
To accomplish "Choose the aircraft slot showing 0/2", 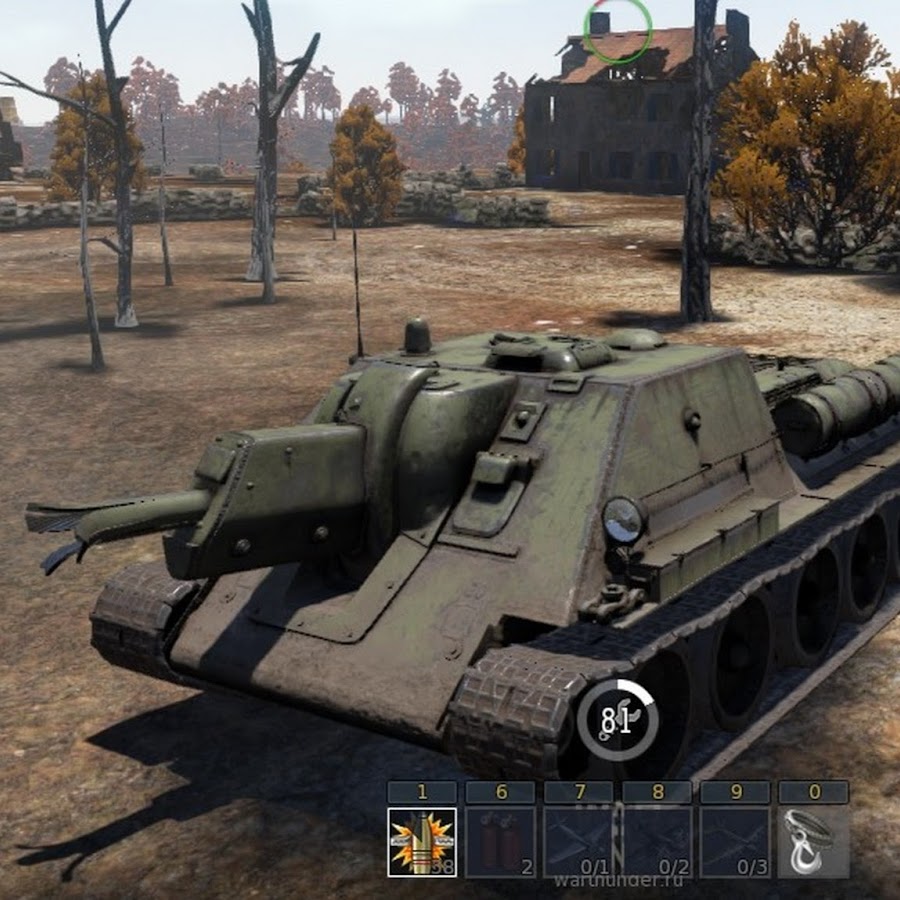I will tap(657, 842).
